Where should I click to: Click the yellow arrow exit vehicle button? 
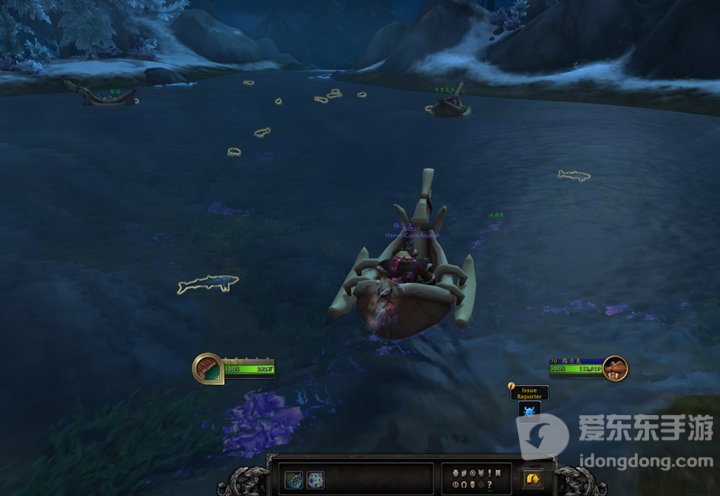[x=532, y=479]
